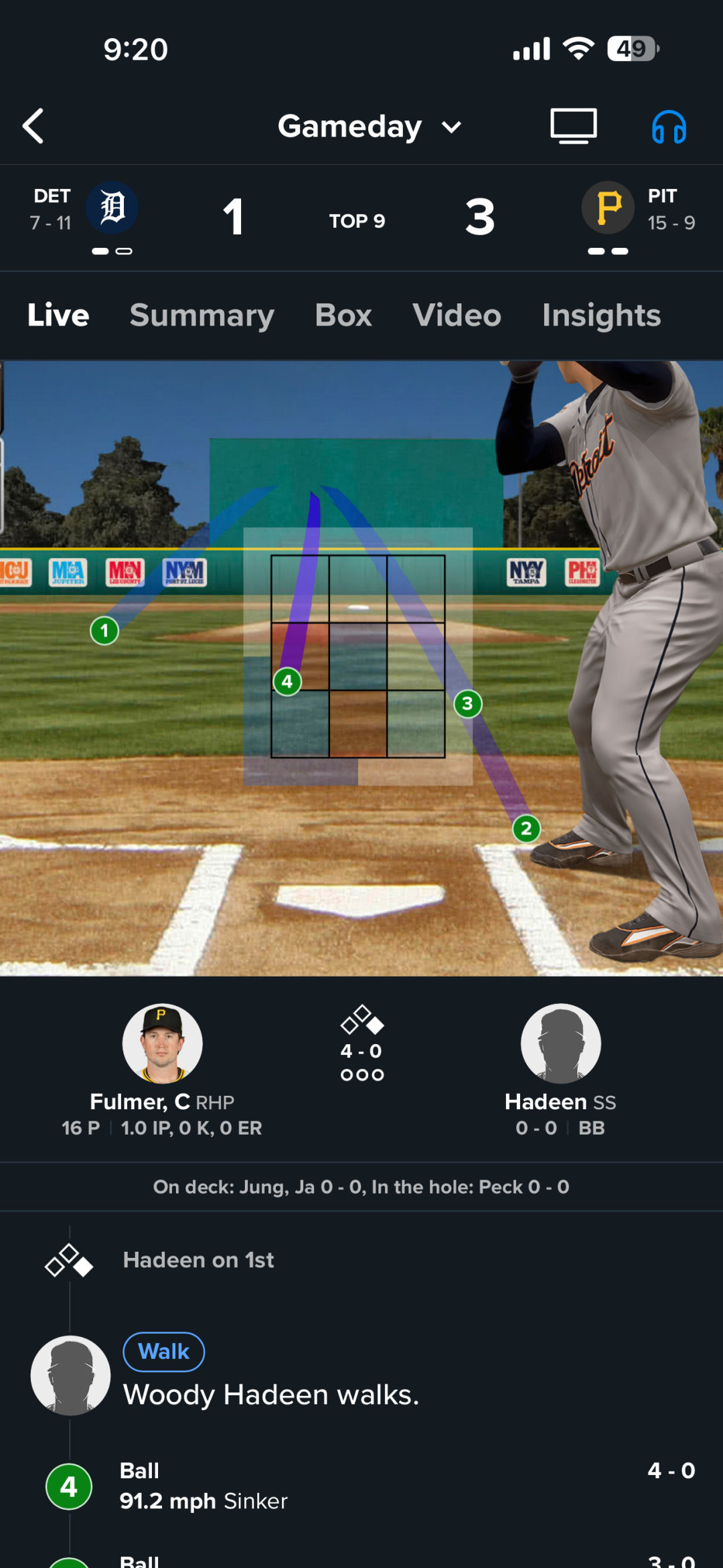Switch to the Box tab
Viewport: 723px width, 1568px height.
(343, 315)
